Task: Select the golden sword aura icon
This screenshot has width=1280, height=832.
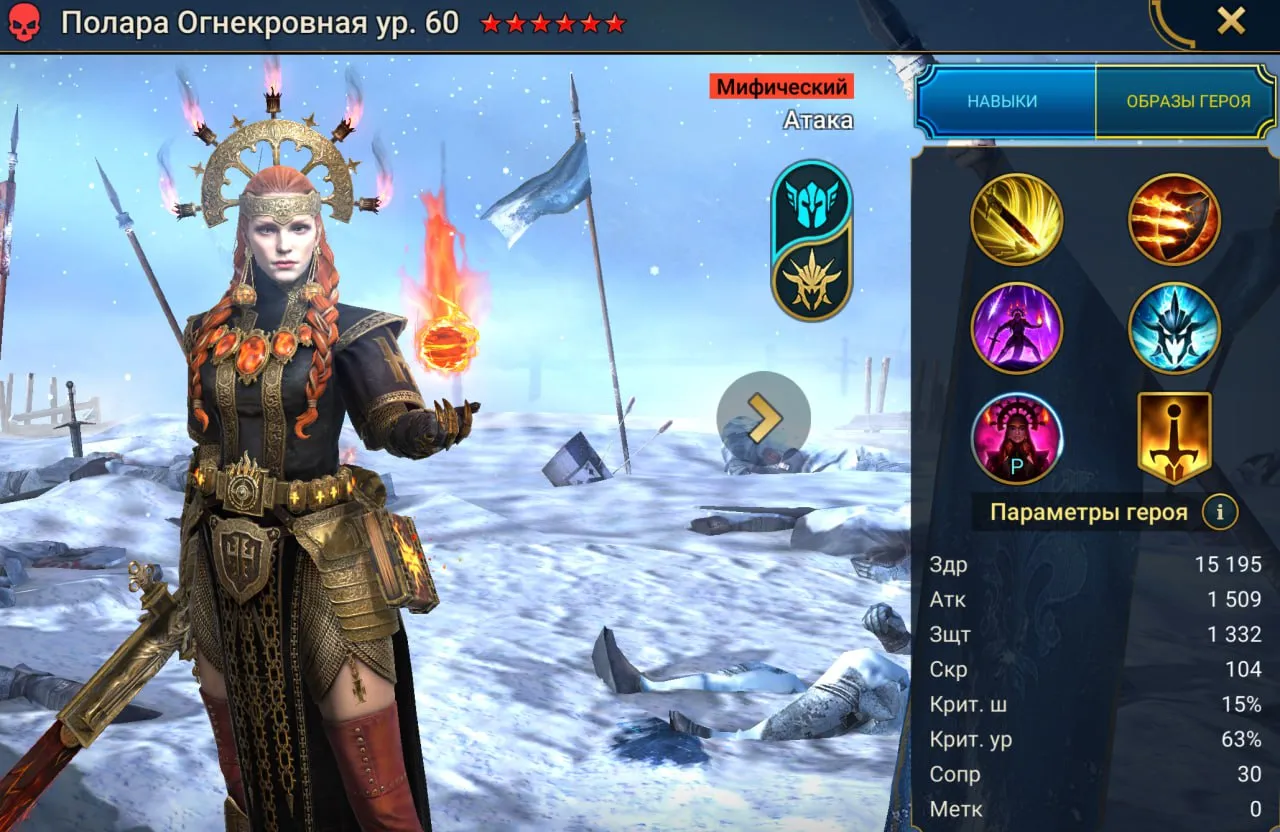Action: [x=1174, y=438]
